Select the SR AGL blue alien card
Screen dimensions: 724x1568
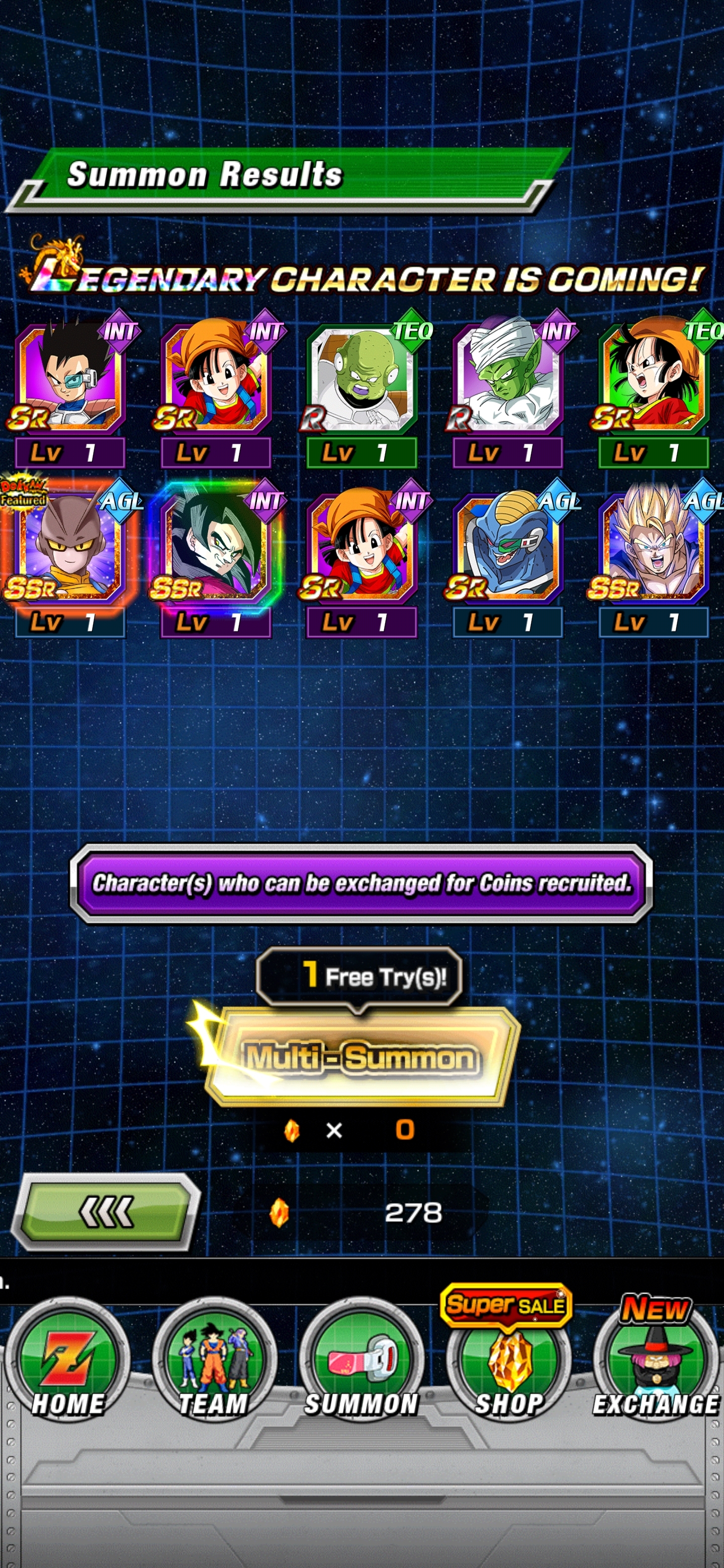click(507, 548)
